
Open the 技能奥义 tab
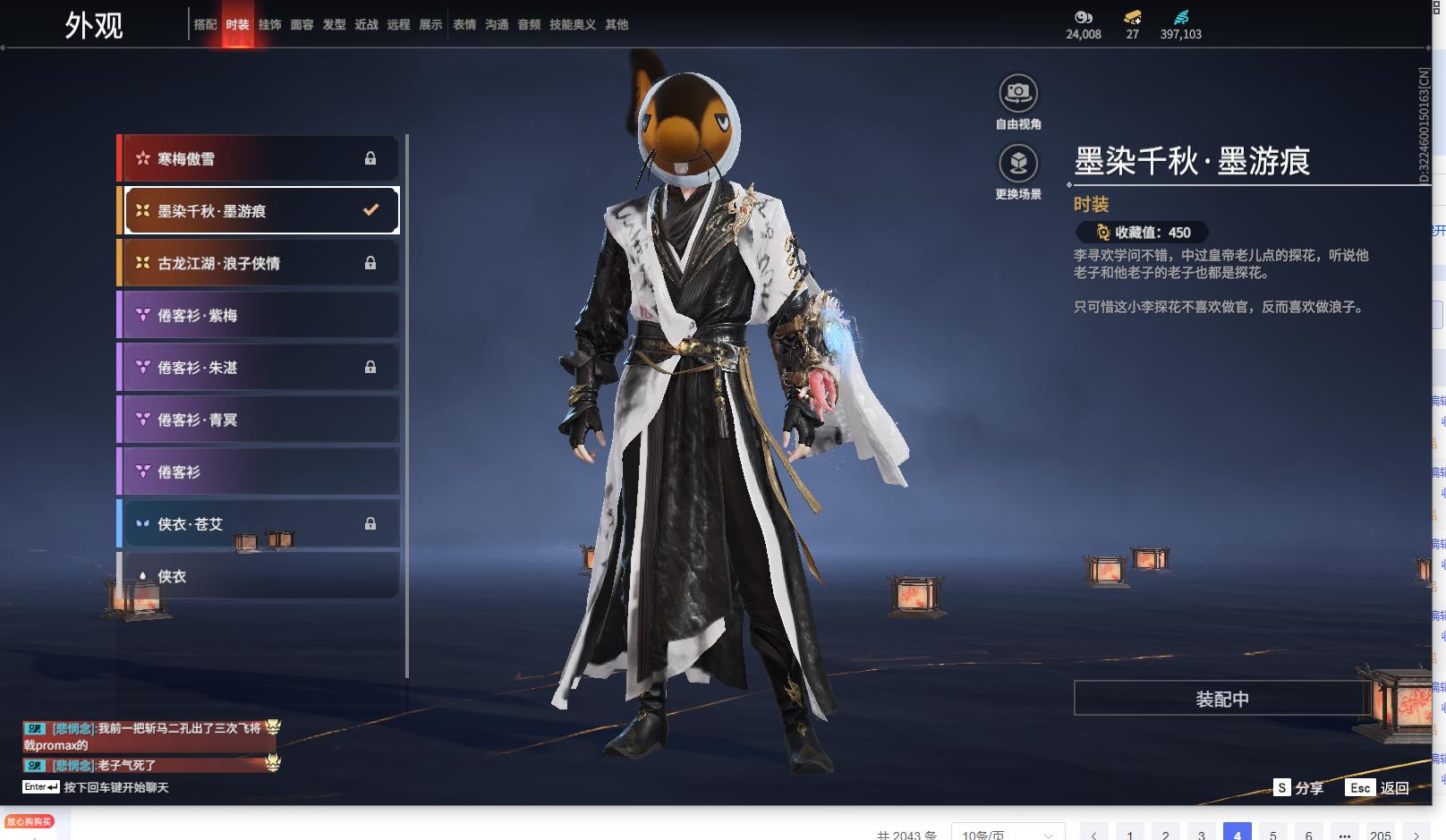tap(572, 25)
